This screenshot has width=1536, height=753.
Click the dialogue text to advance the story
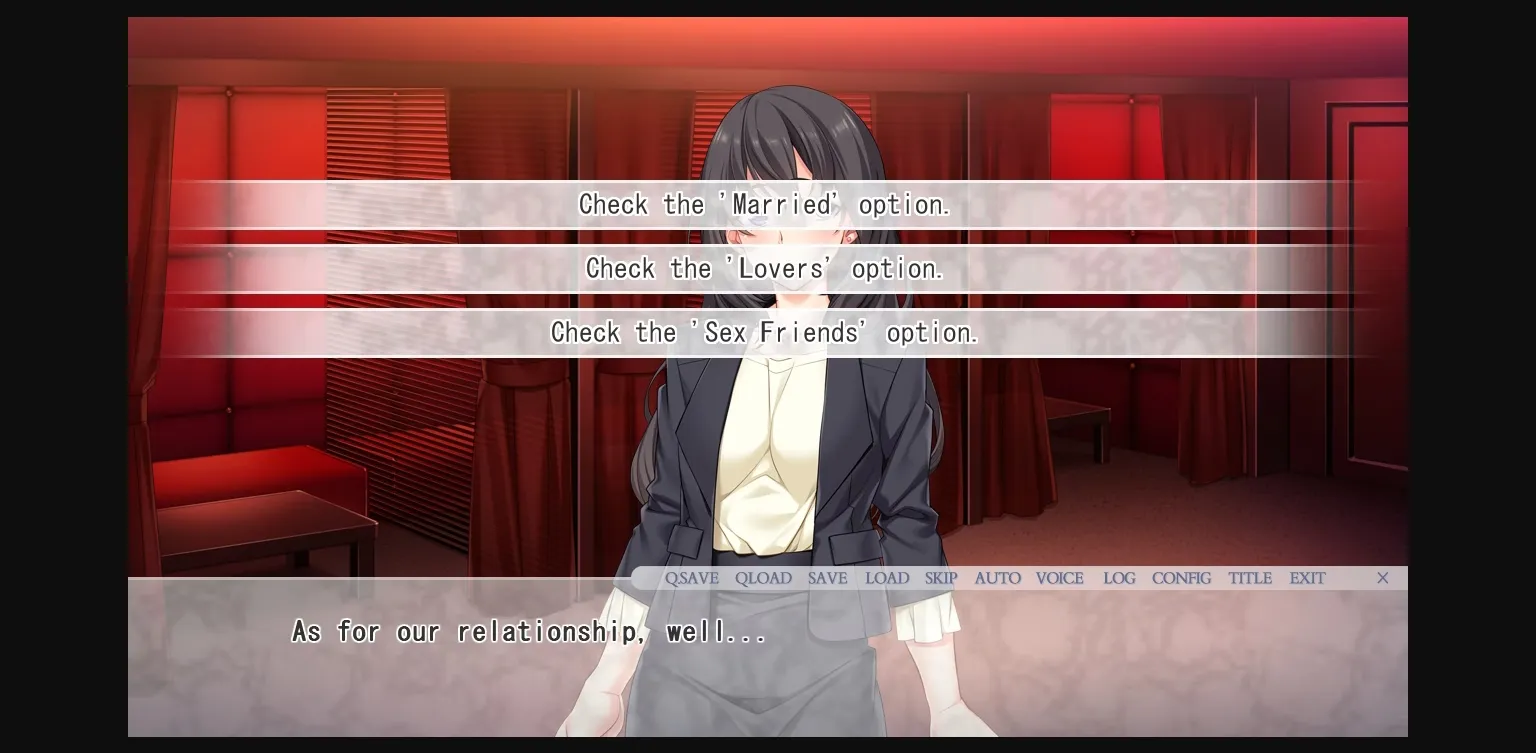(x=528, y=631)
